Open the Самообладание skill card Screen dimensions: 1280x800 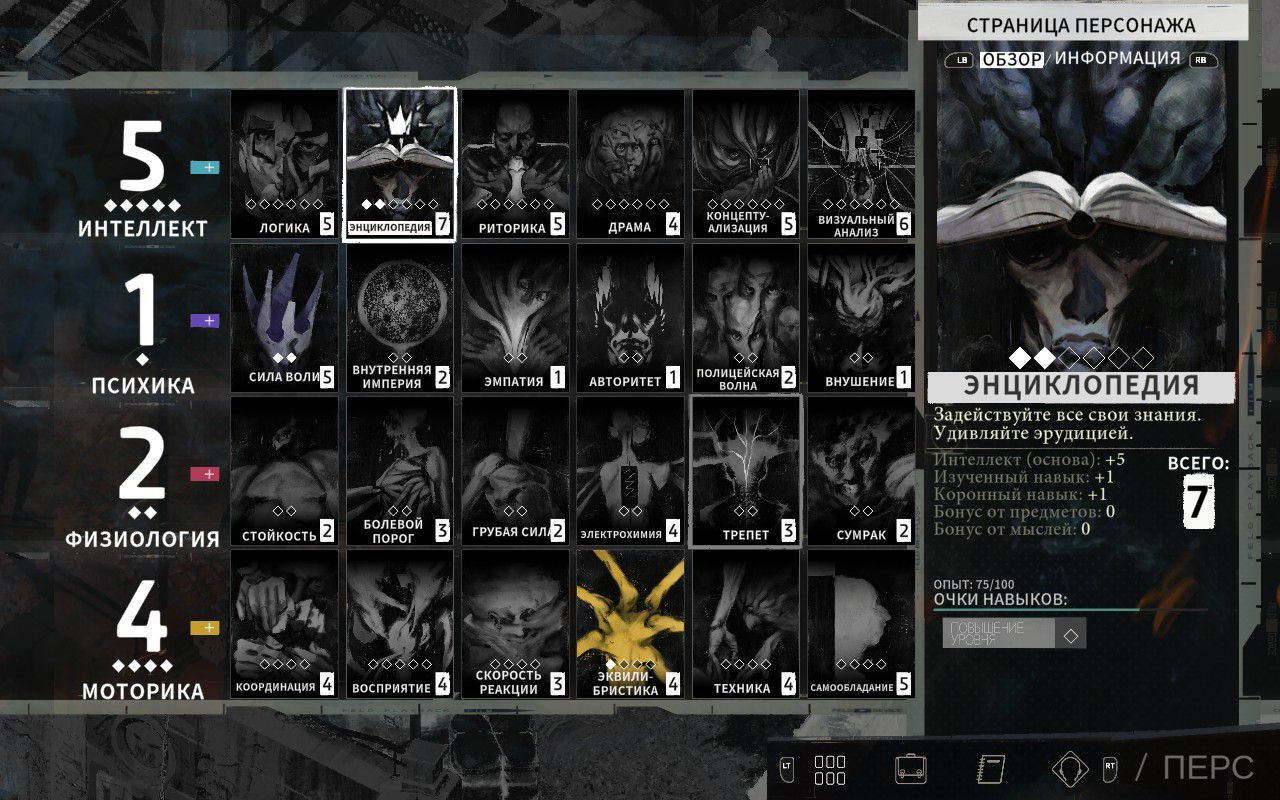click(861, 625)
